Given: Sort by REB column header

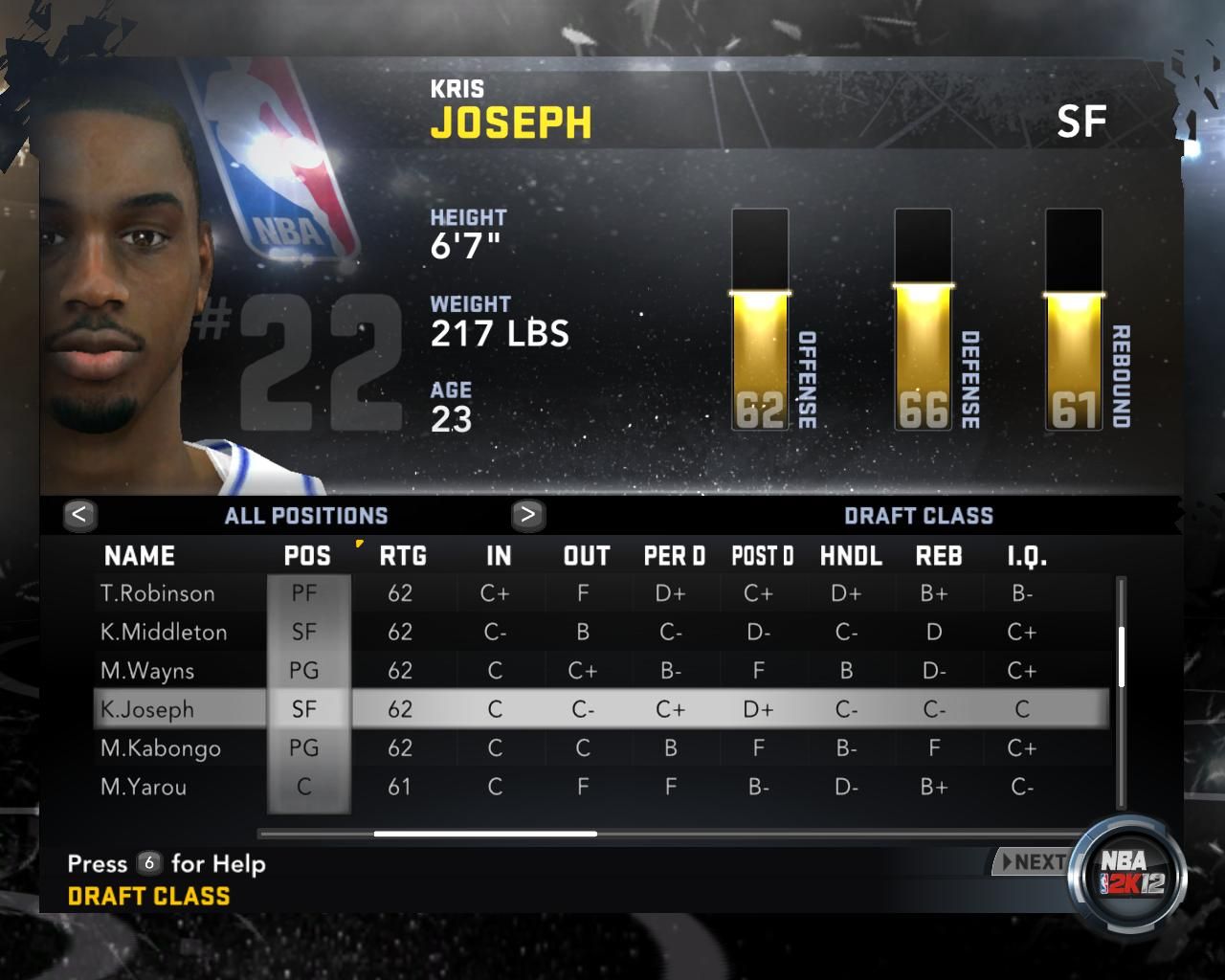Looking at the screenshot, I should 939,556.
